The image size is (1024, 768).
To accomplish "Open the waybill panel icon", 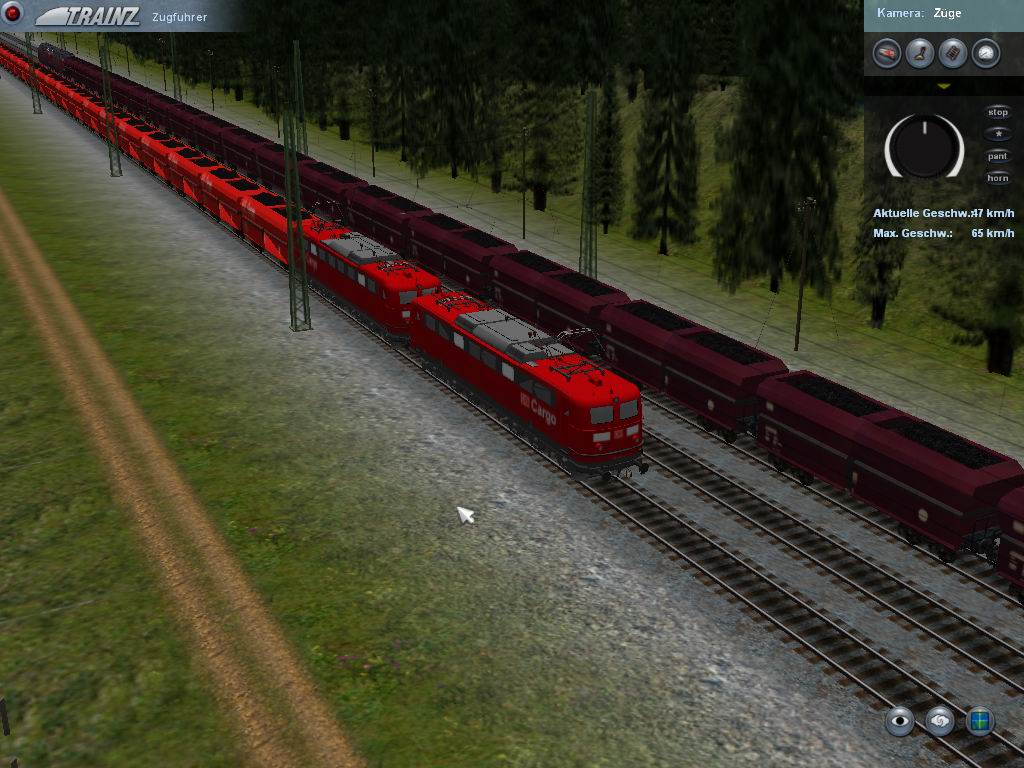I will (953, 53).
